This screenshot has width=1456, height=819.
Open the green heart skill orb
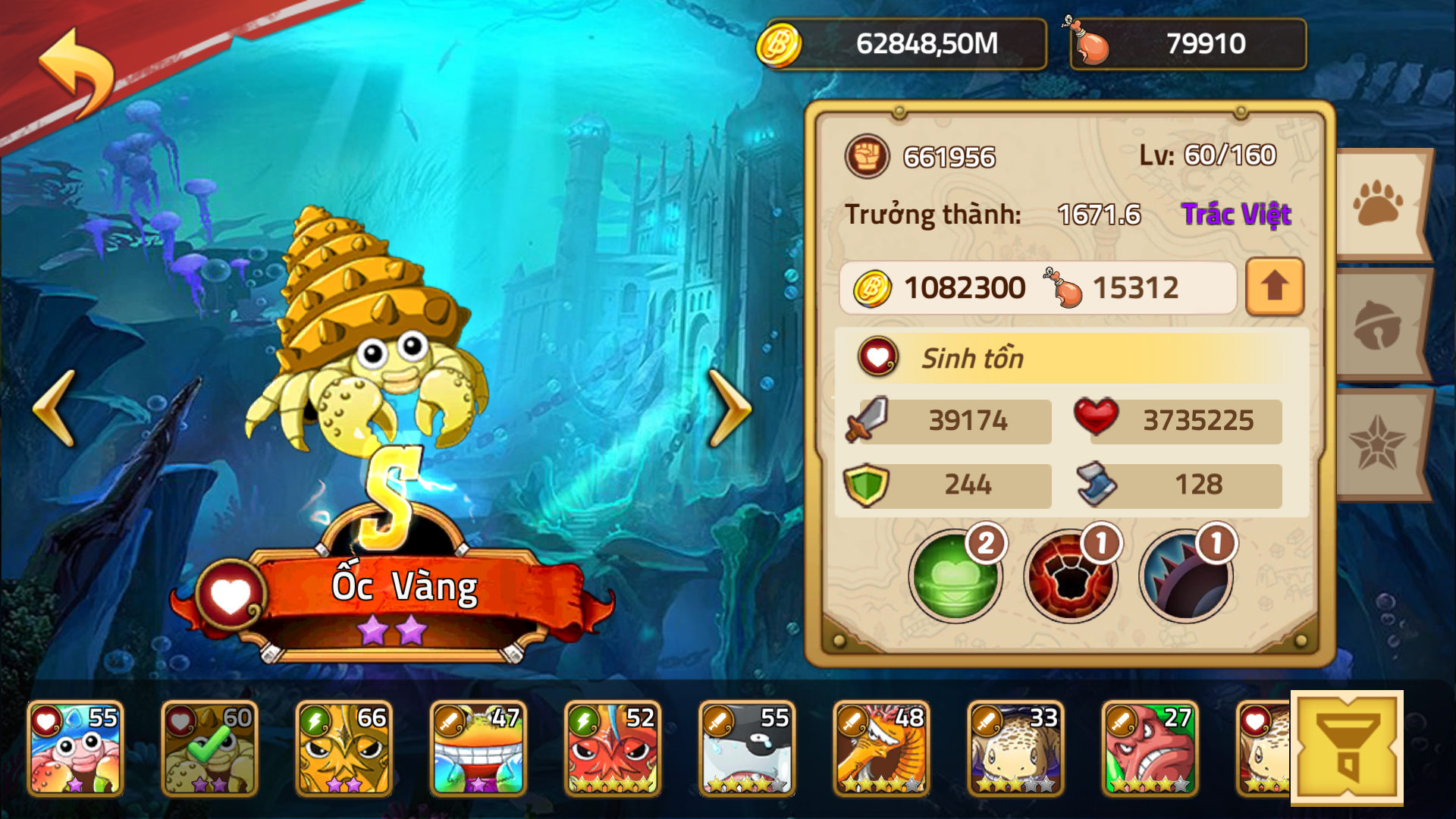coord(957,576)
